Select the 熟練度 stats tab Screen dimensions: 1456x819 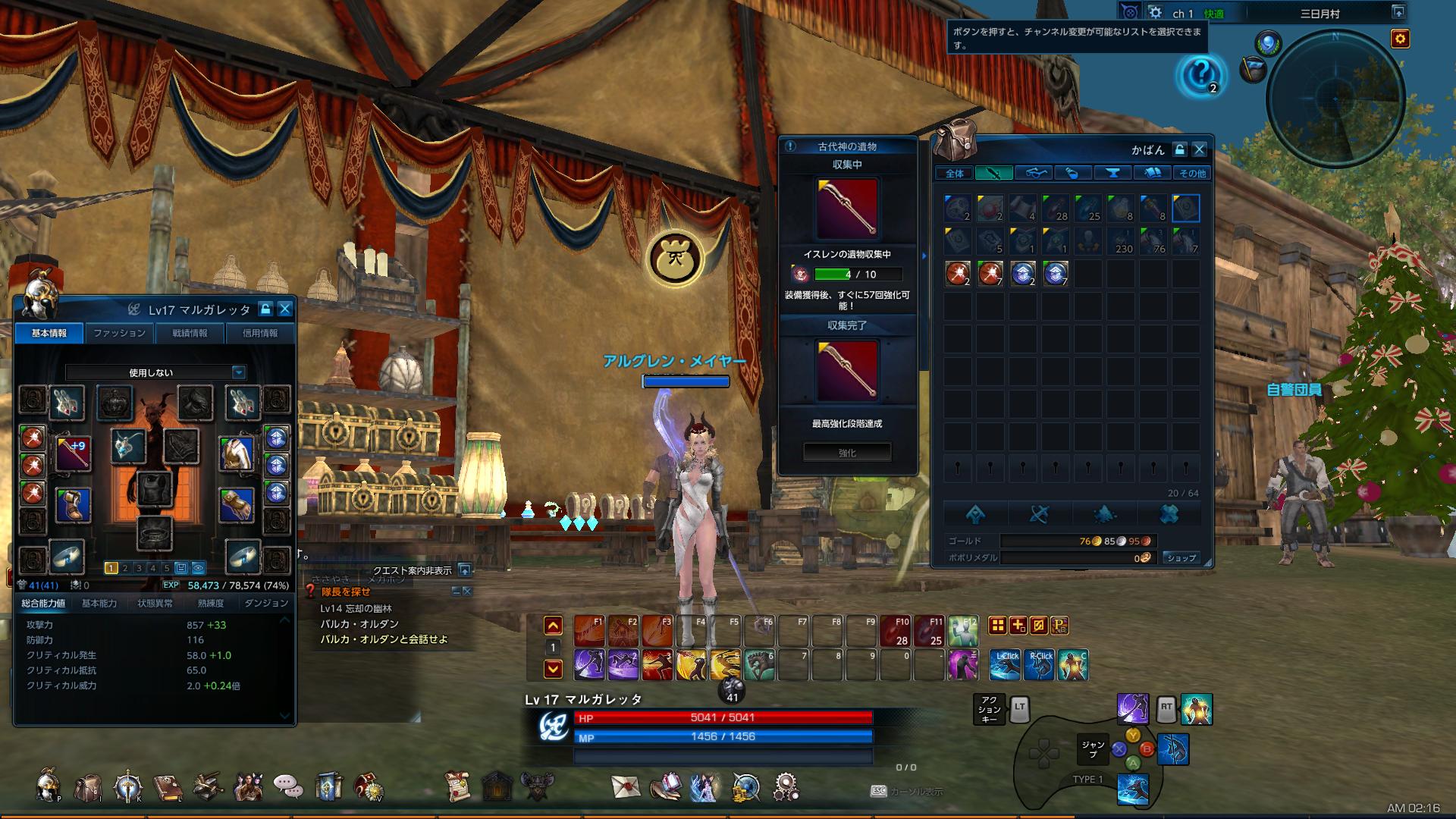[x=211, y=603]
